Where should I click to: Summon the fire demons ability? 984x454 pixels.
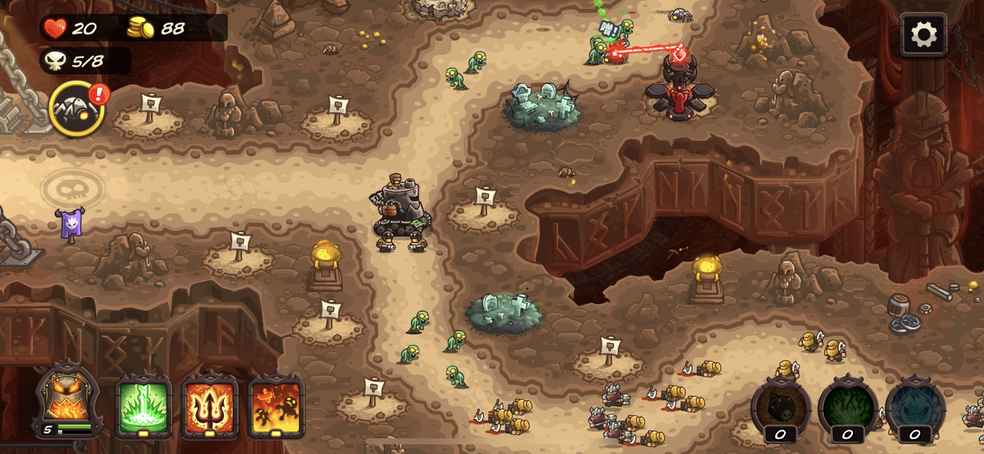[x=275, y=407]
